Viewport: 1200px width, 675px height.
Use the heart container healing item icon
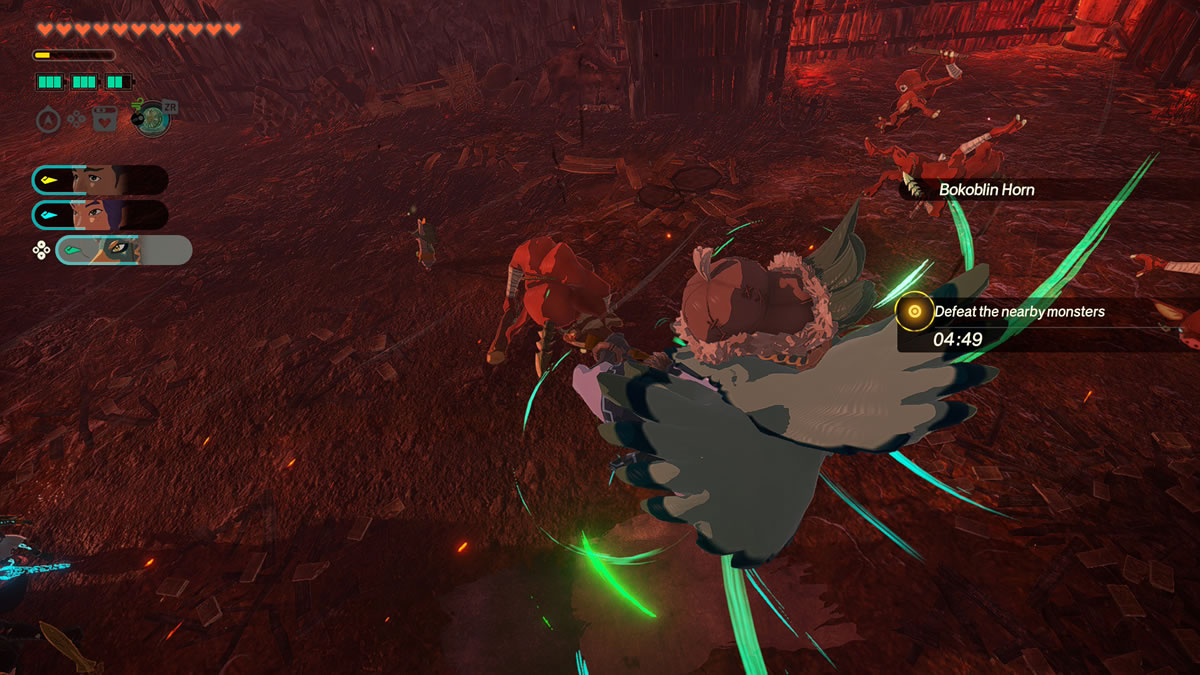(x=104, y=120)
